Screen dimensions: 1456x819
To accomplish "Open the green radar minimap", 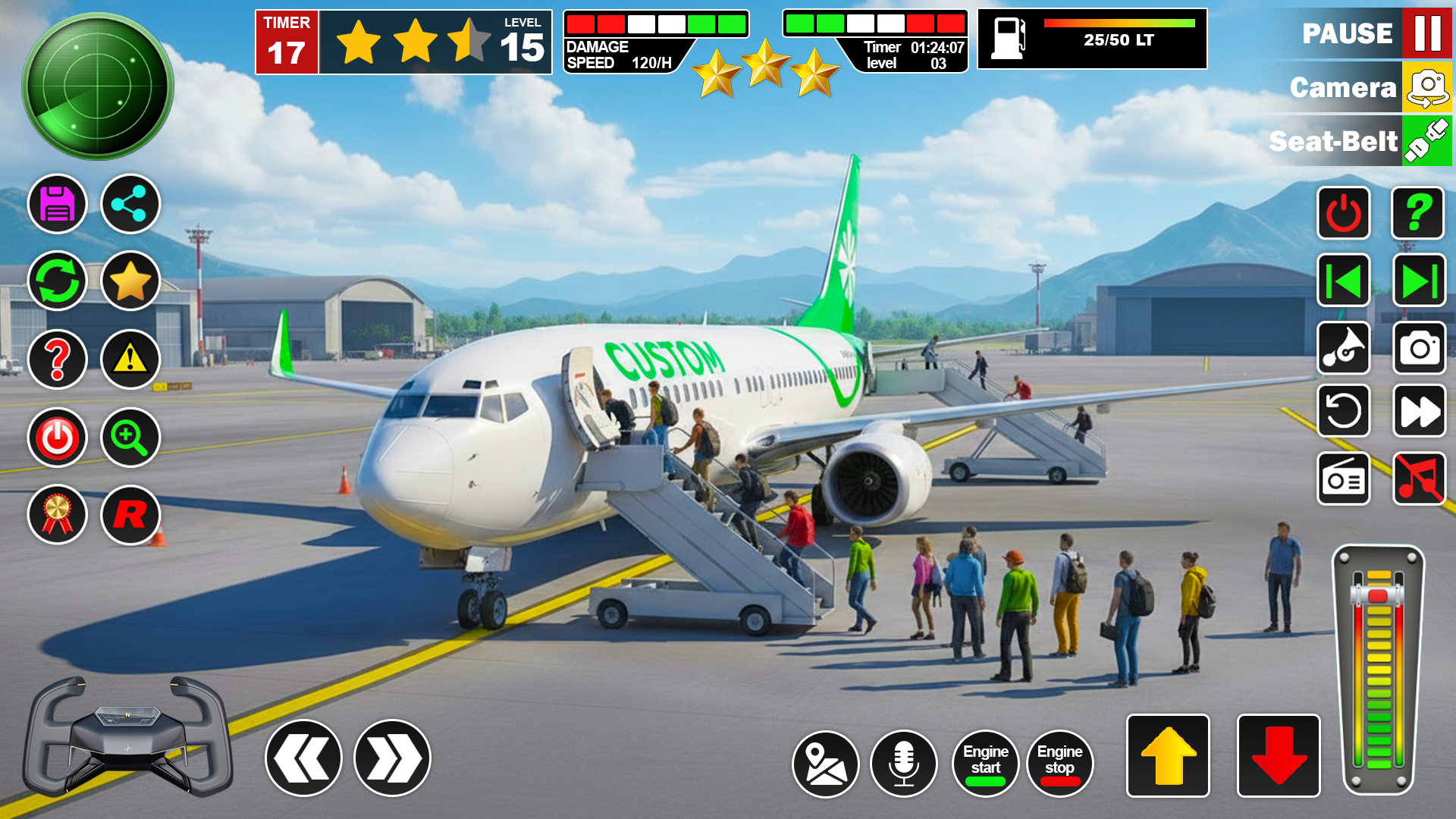I will coord(98,86).
